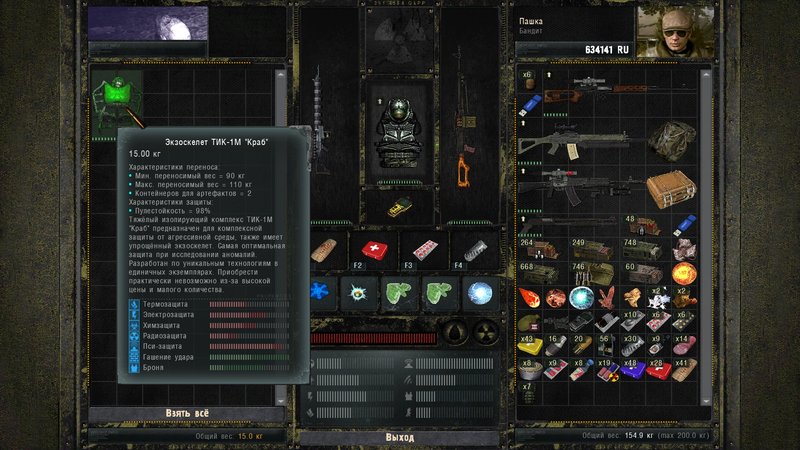Select the glowing white orb belt artifact

pyautogui.click(x=478, y=293)
